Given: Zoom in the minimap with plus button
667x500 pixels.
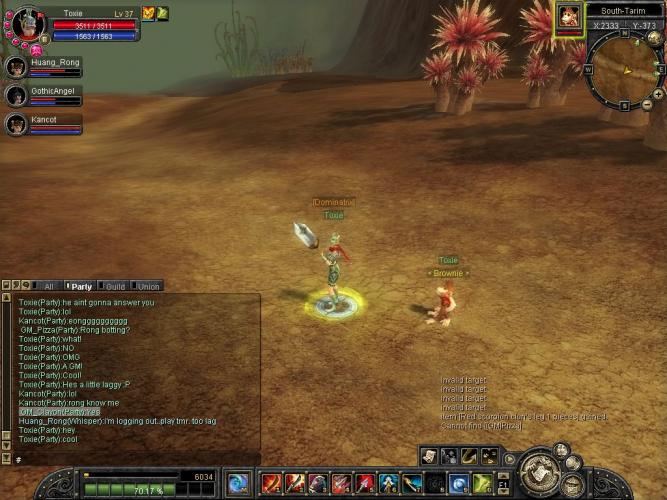Looking at the screenshot, I should point(657,93).
